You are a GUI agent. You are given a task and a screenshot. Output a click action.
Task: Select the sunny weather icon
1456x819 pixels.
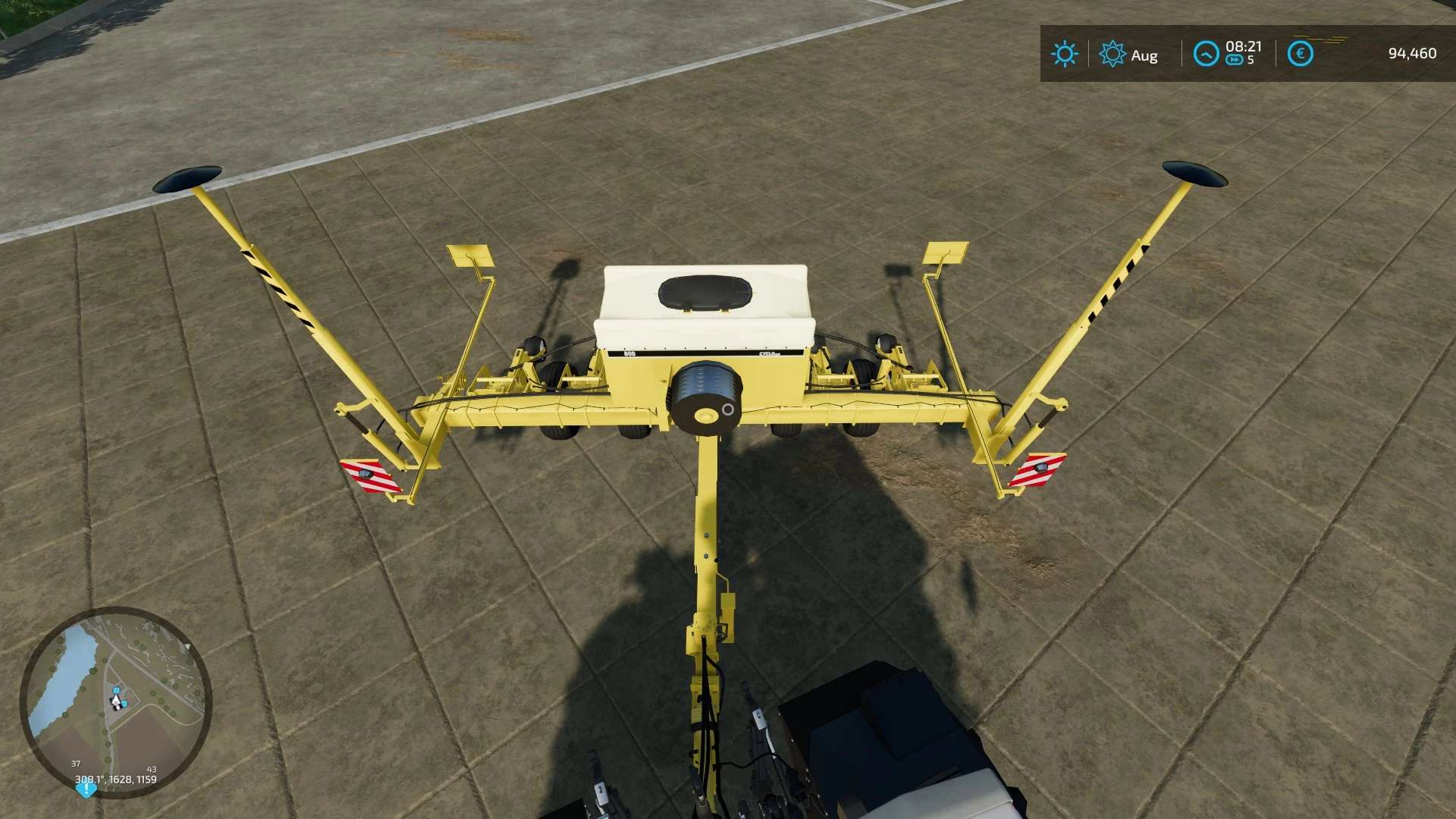[x=1064, y=54]
